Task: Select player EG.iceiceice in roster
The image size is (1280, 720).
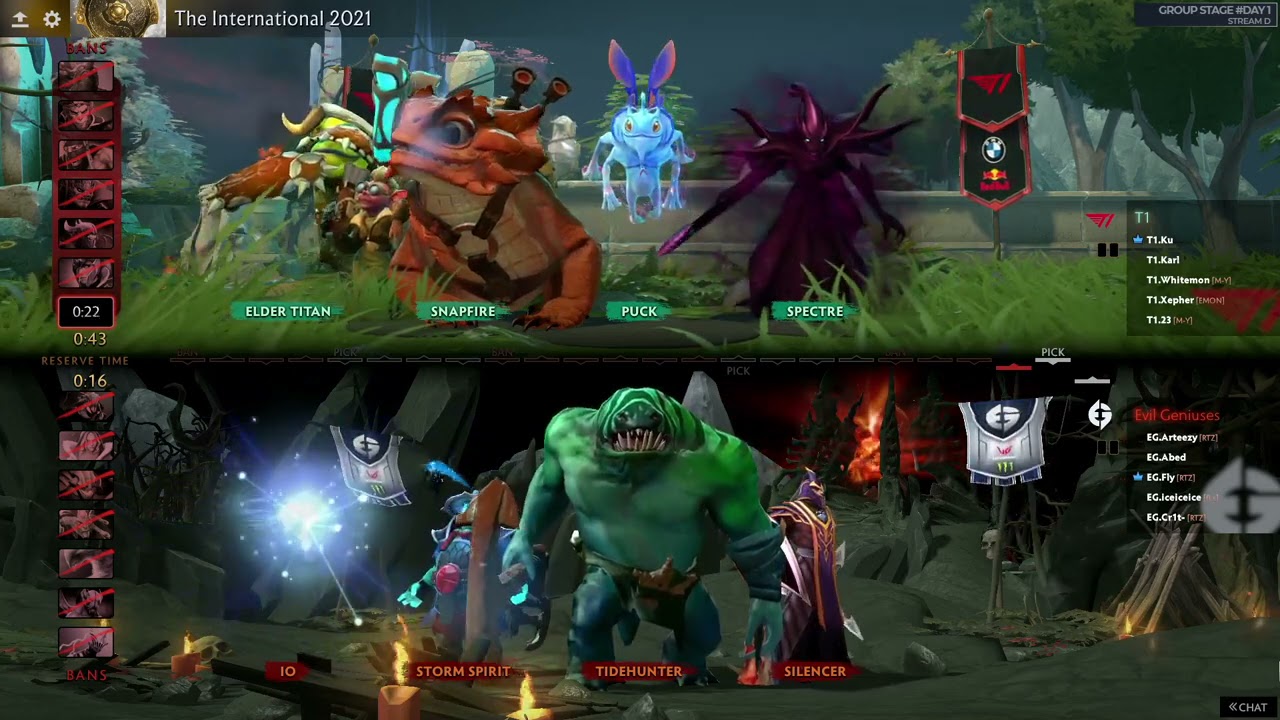Action: tap(1174, 497)
